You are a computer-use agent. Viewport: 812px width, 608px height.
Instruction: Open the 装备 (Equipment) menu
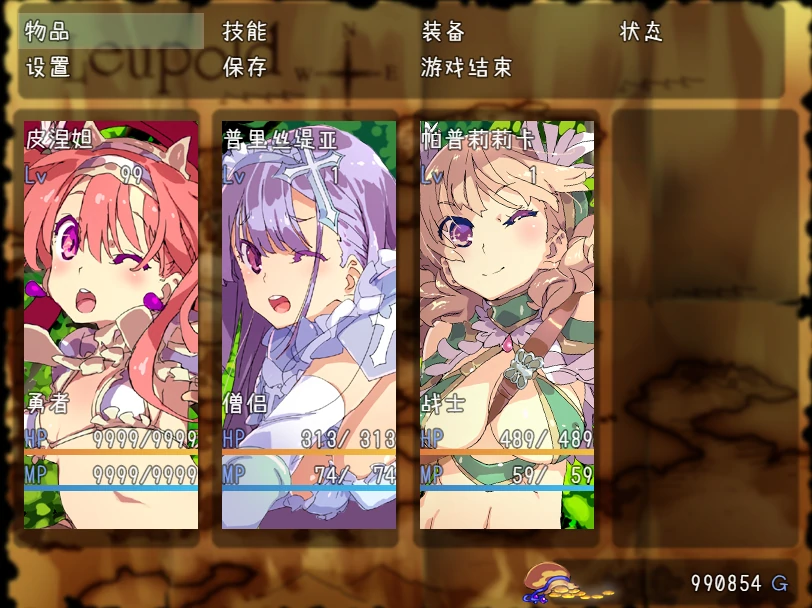(443, 32)
